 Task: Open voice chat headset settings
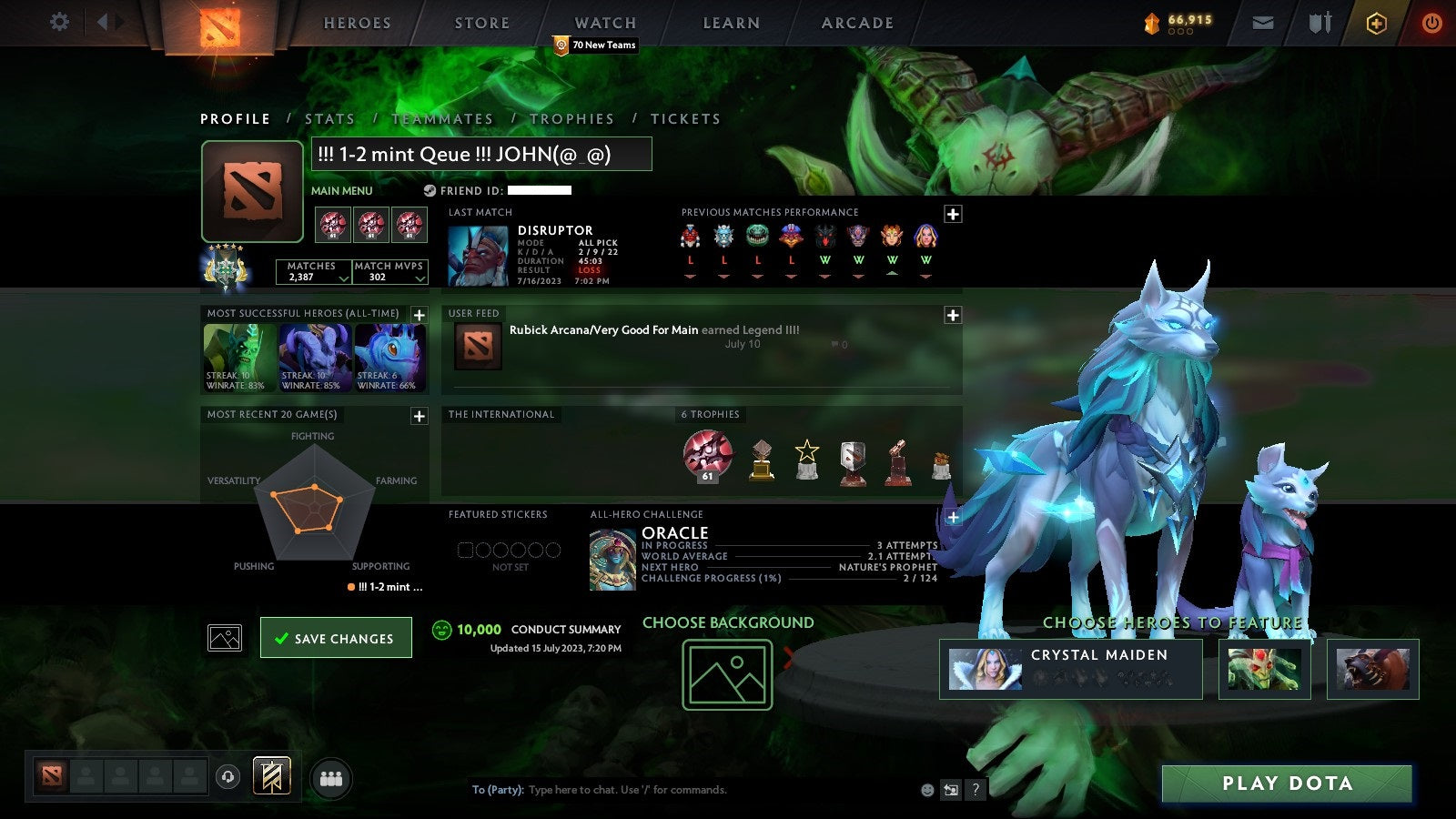point(227,776)
